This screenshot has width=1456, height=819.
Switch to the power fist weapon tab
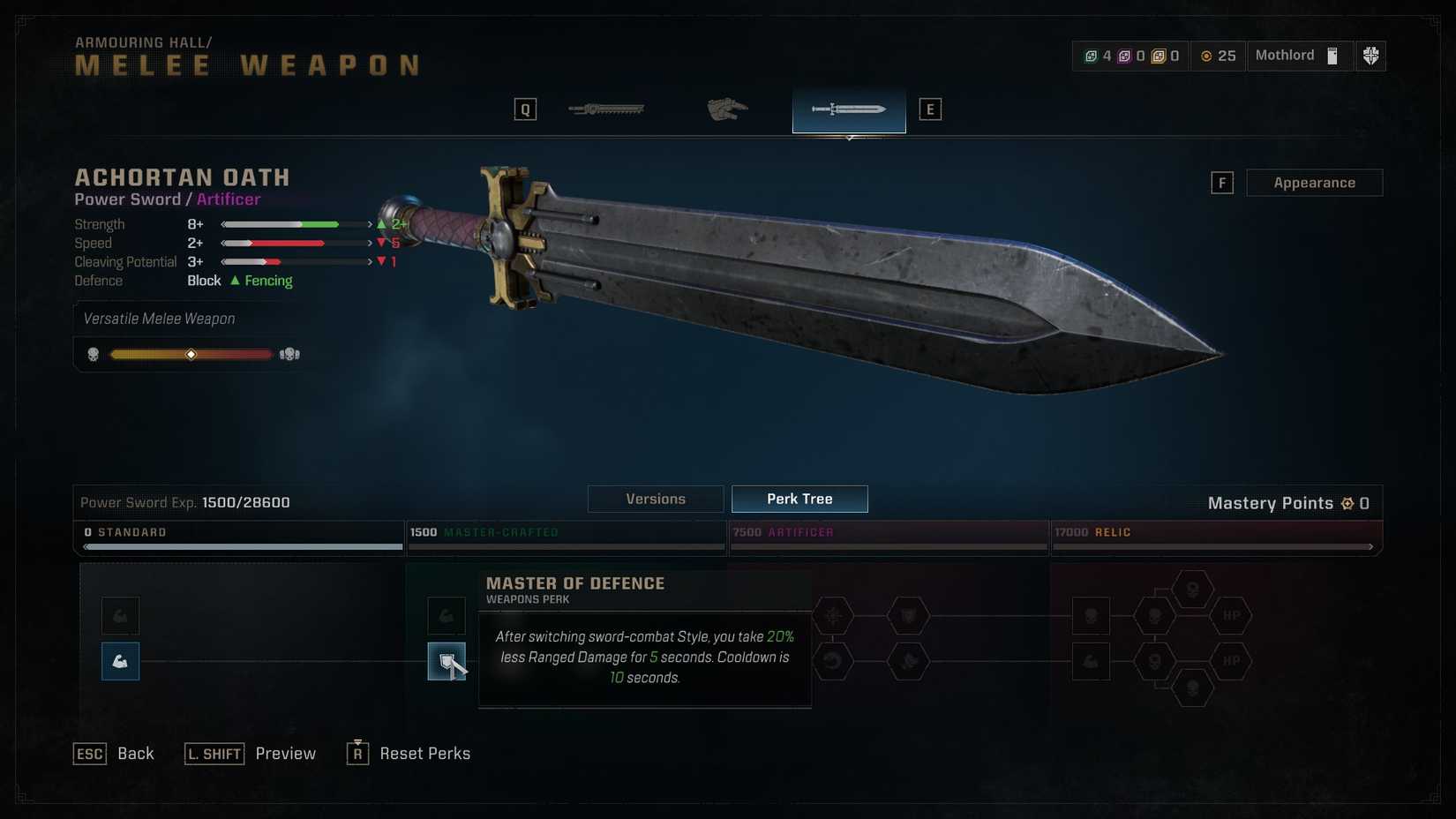click(x=727, y=109)
